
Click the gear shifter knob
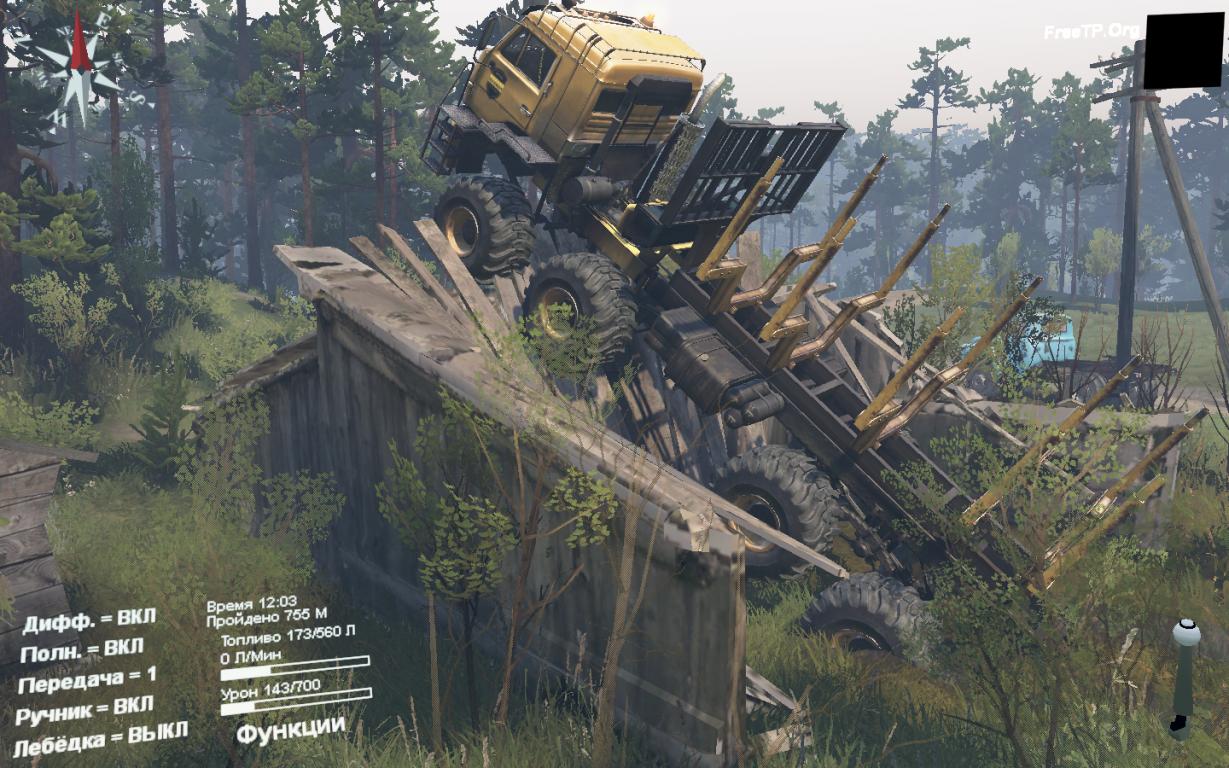click(x=1185, y=634)
